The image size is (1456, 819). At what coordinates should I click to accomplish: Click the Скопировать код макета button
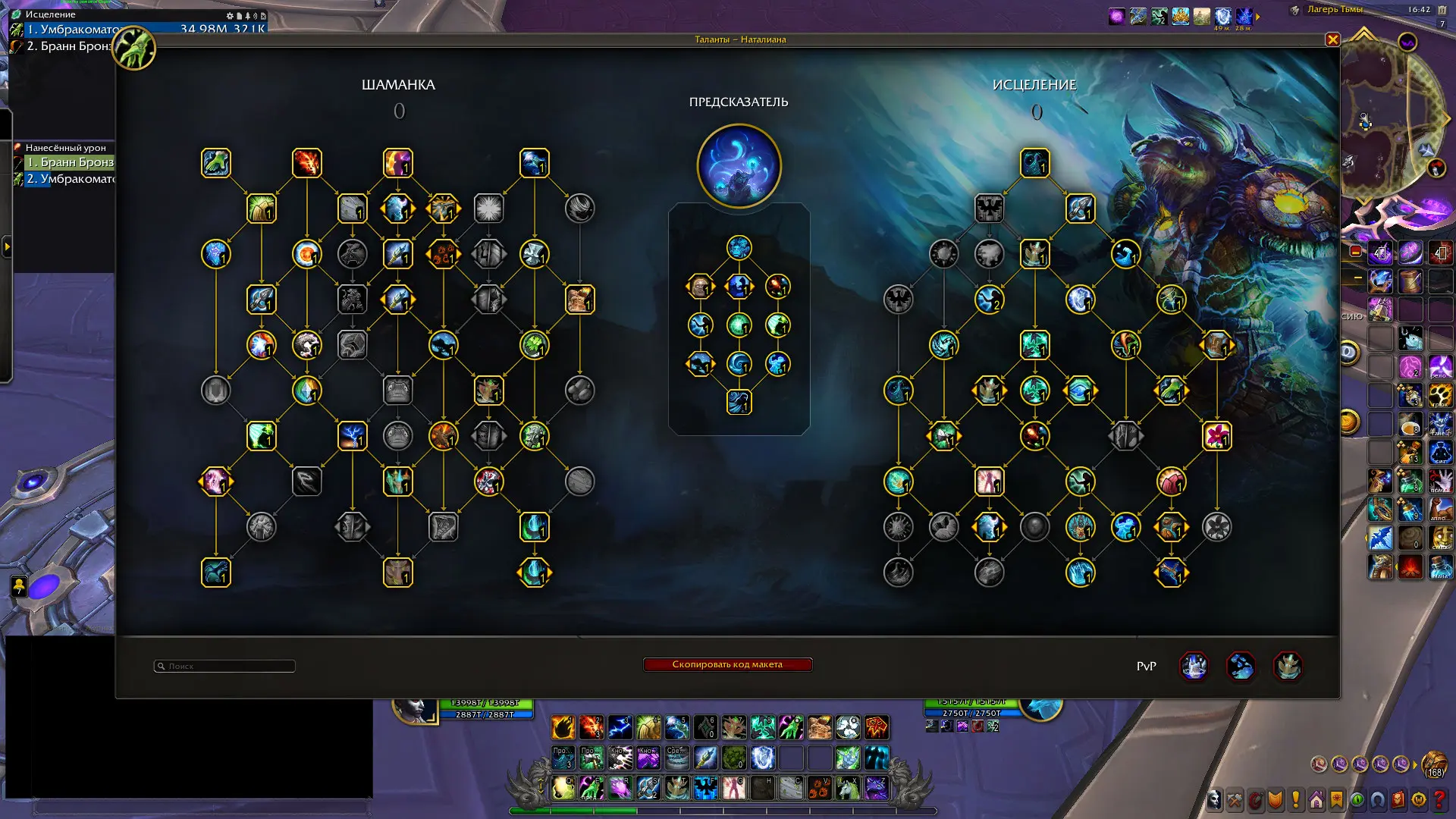[727, 664]
